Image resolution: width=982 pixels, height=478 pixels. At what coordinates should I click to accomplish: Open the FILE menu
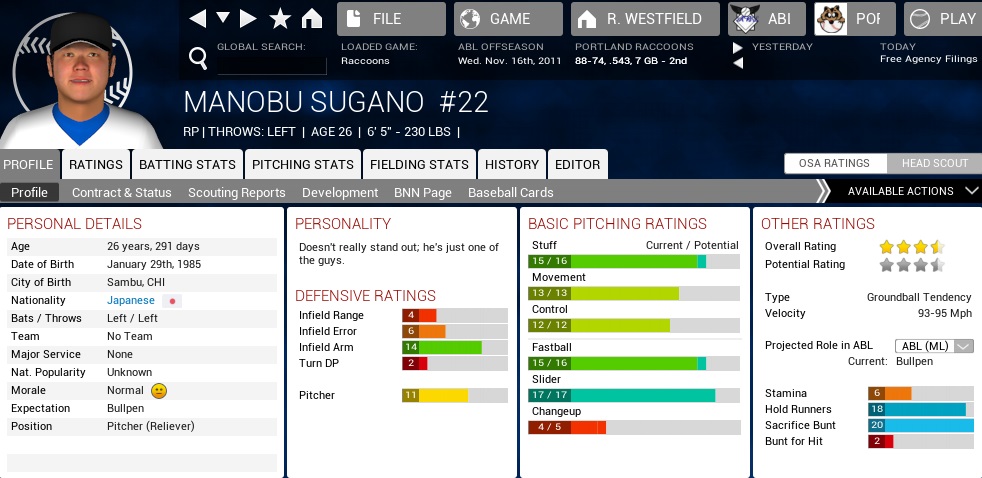[x=391, y=19]
